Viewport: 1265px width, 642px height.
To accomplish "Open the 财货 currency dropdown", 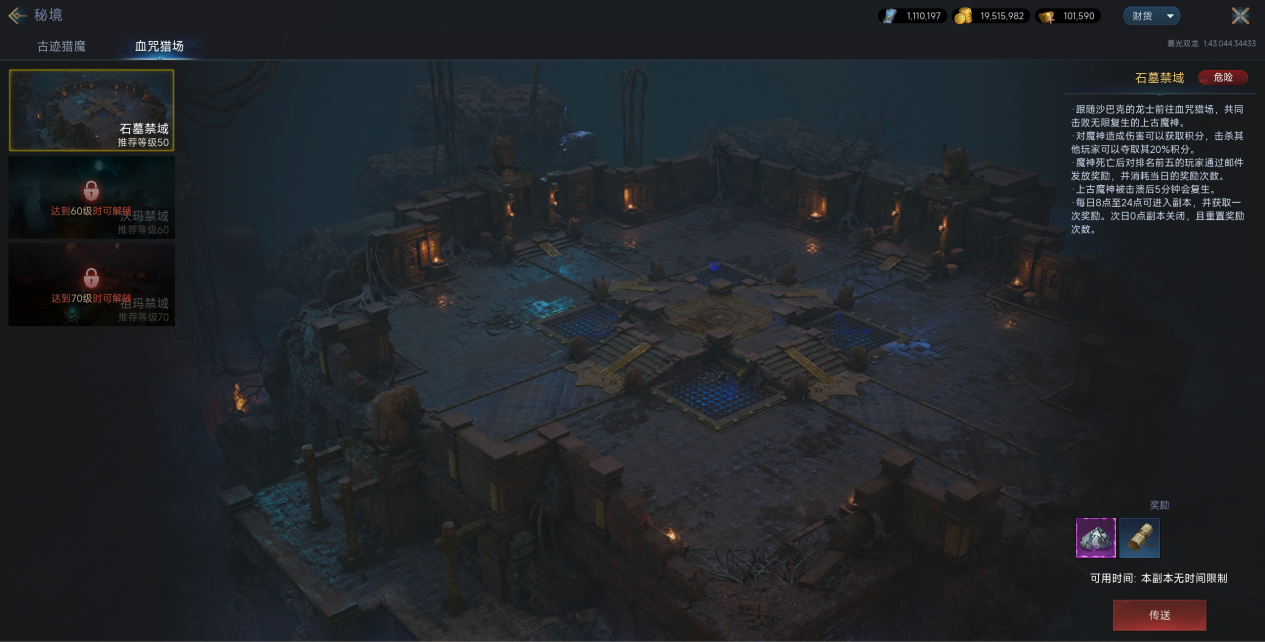I will pos(1151,16).
